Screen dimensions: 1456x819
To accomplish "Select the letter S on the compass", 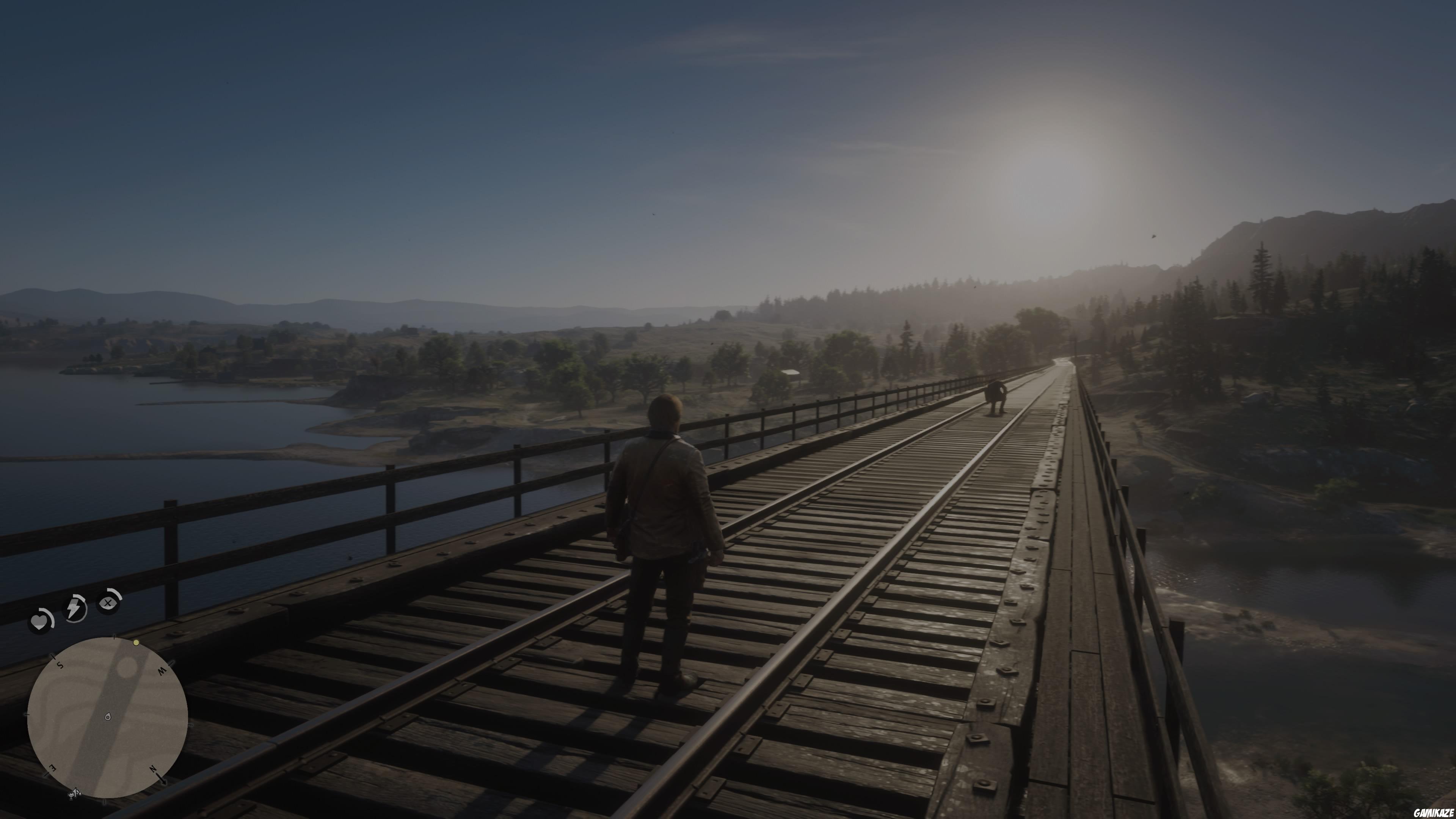I will (x=60, y=665).
